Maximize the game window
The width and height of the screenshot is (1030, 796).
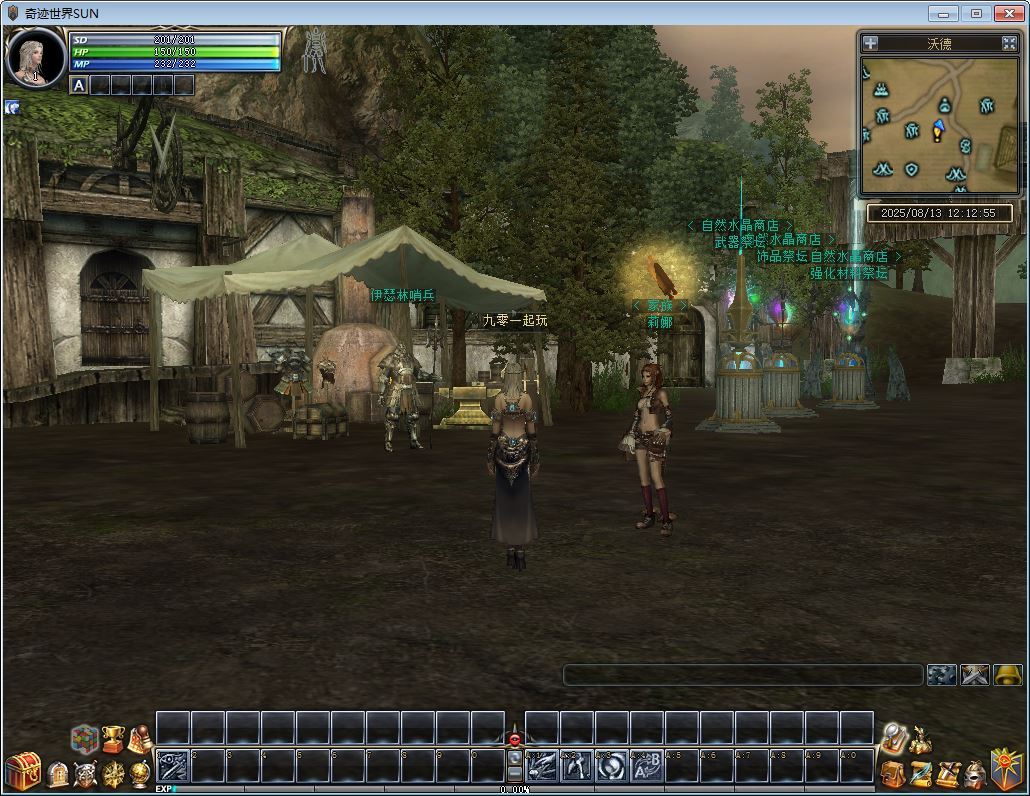point(977,13)
